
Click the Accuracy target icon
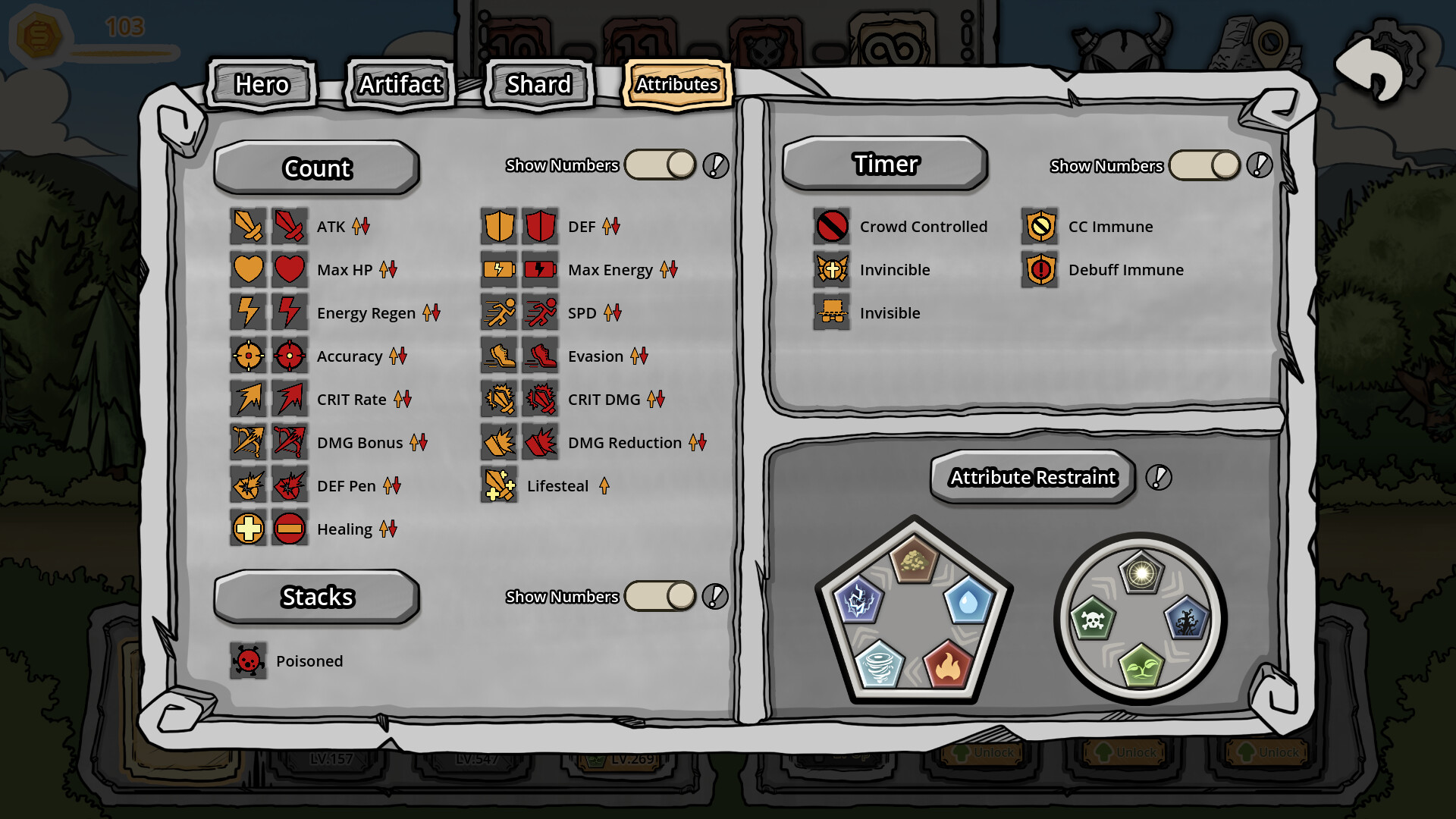[x=249, y=356]
